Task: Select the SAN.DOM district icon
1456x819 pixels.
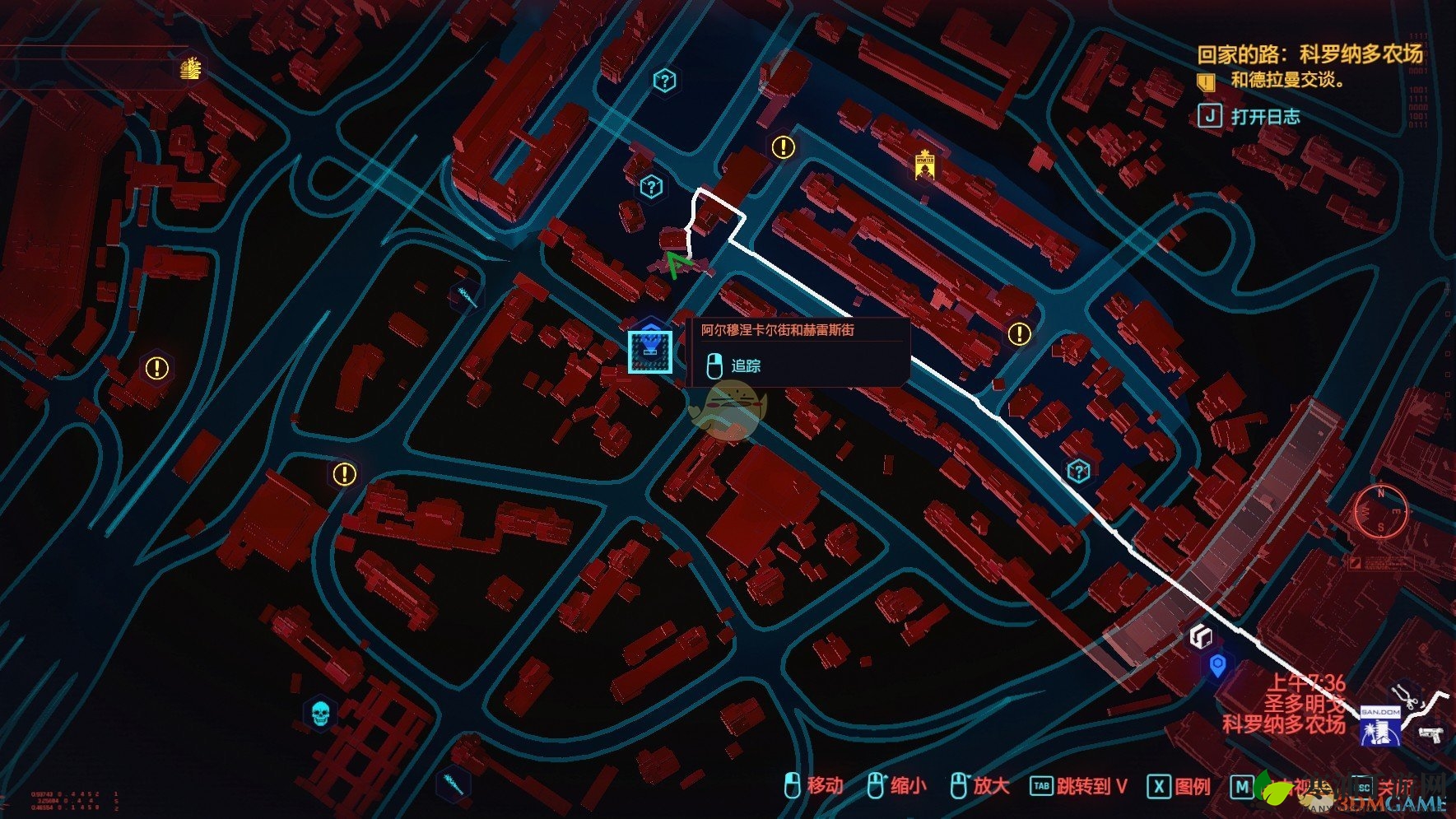Action: point(1380,725)
